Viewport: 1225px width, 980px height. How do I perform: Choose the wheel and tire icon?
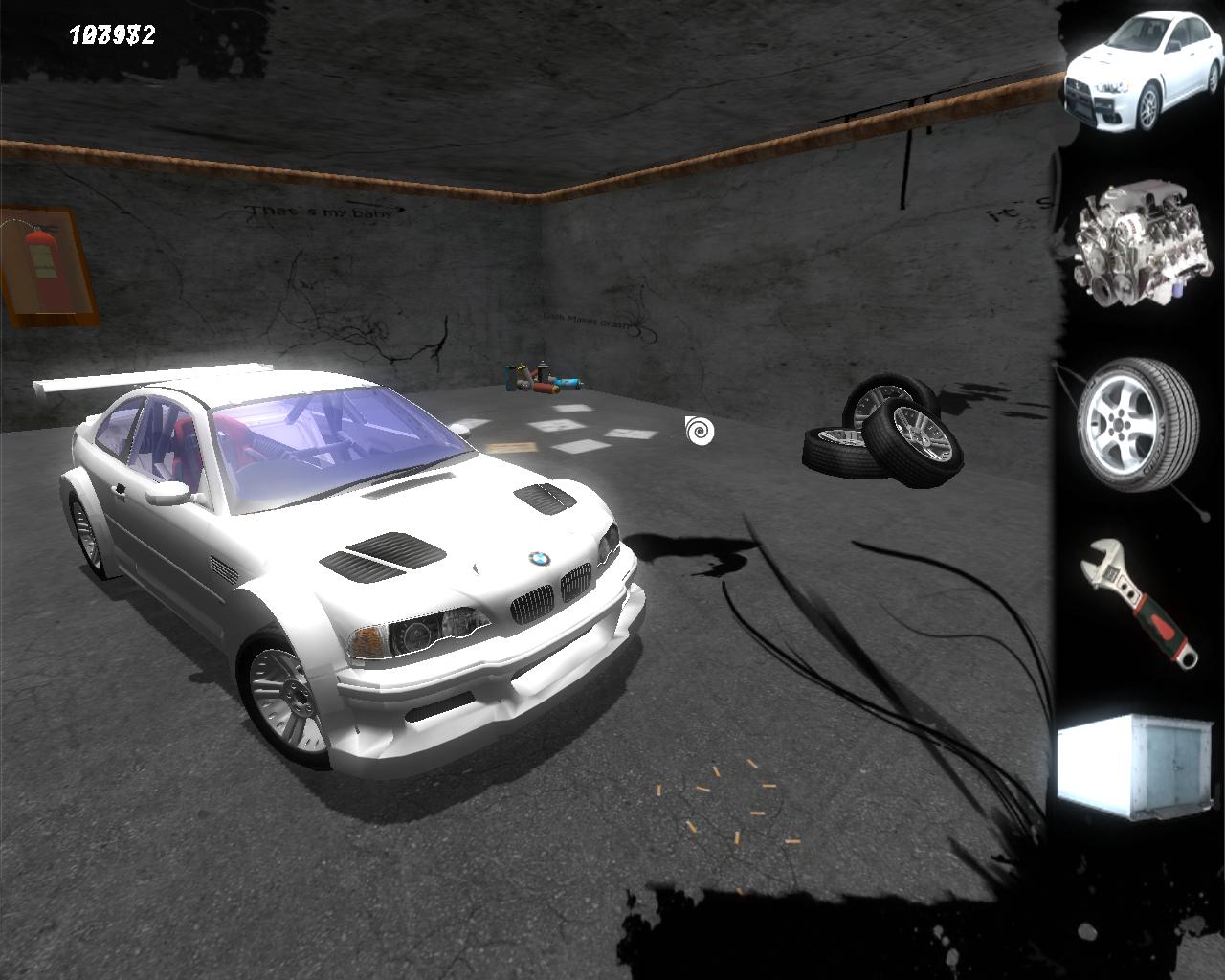click(1138, 425)
